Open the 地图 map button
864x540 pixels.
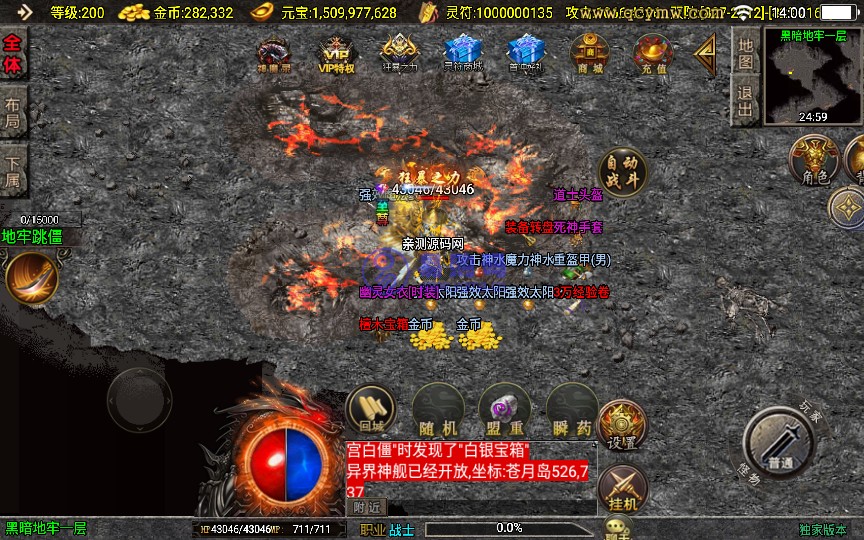[745, 52]
